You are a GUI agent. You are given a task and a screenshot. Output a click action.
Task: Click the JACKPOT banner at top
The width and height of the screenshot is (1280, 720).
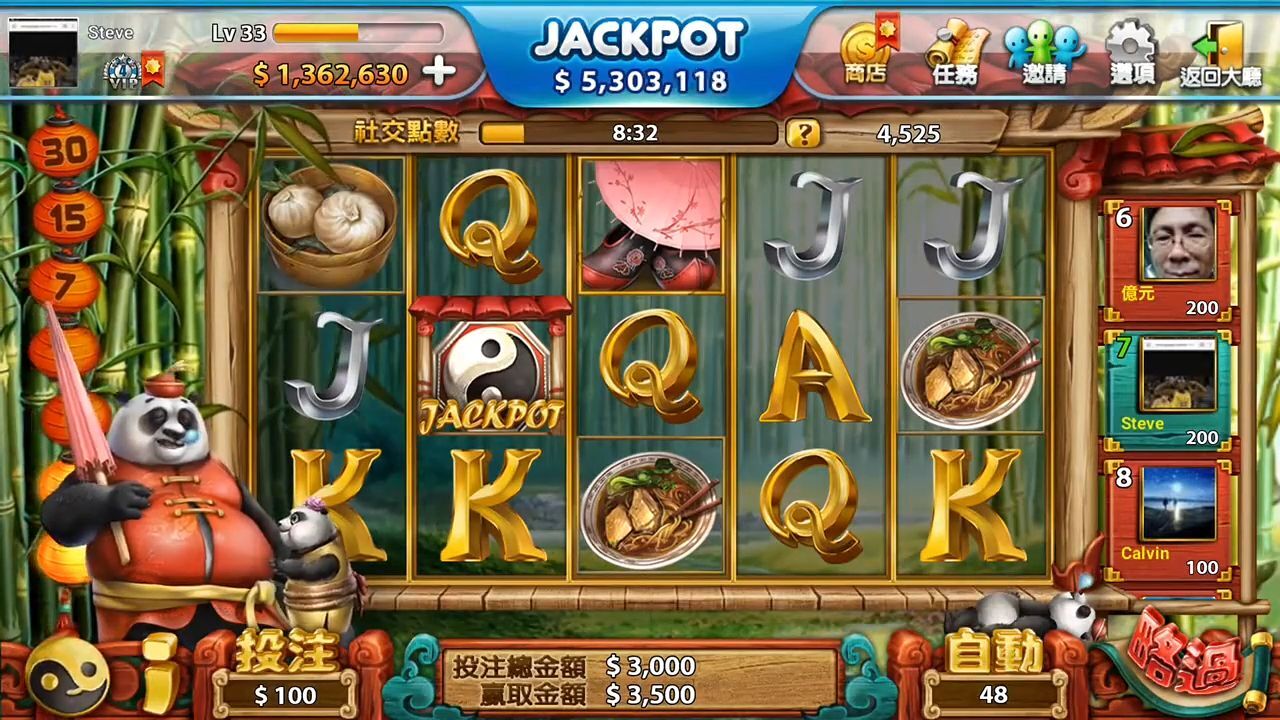[640, 55]
